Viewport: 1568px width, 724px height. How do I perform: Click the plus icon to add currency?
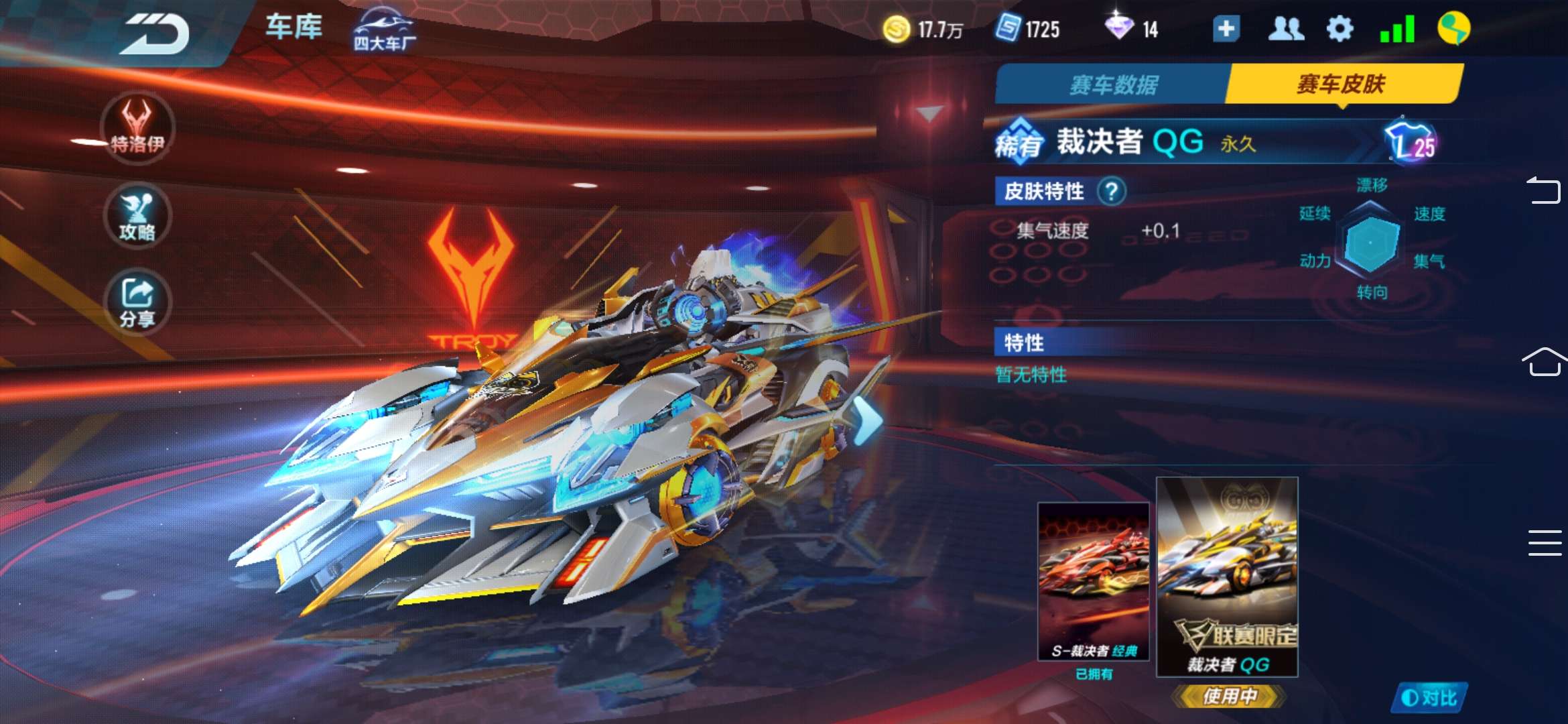(1227, 28)
